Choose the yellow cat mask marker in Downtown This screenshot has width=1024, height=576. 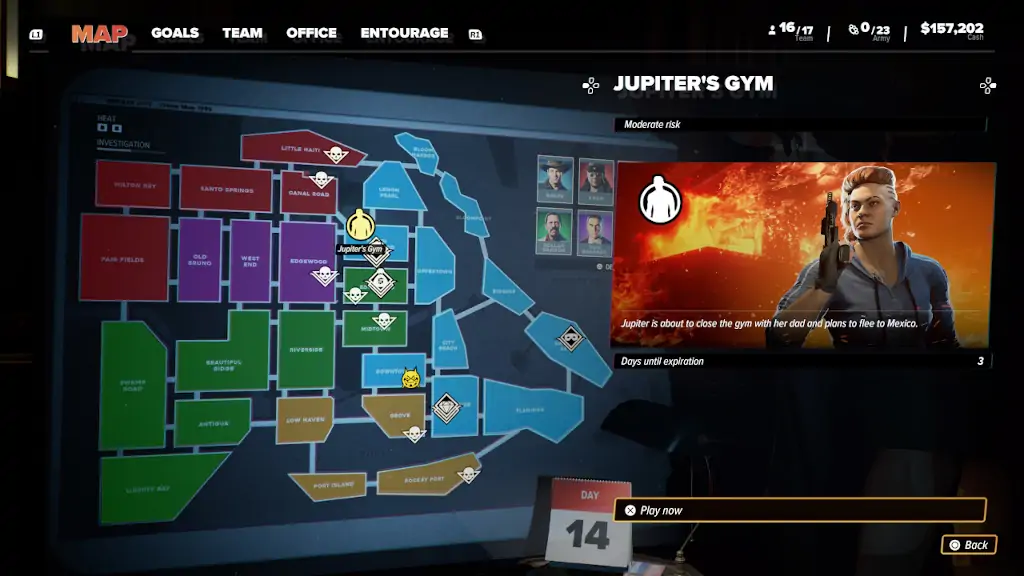[x=410, y=378]
